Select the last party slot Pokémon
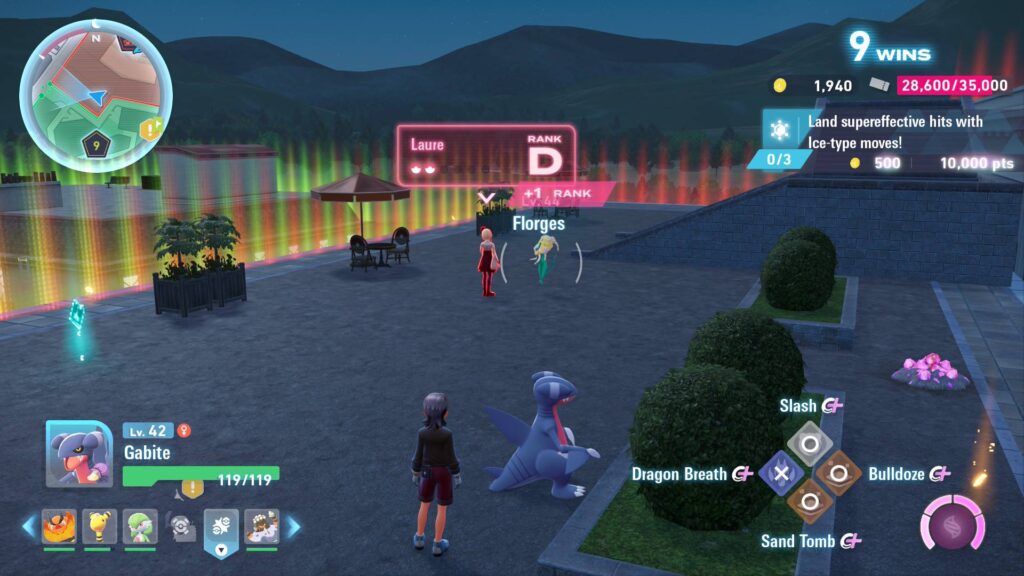 click(x=261, y=526)
